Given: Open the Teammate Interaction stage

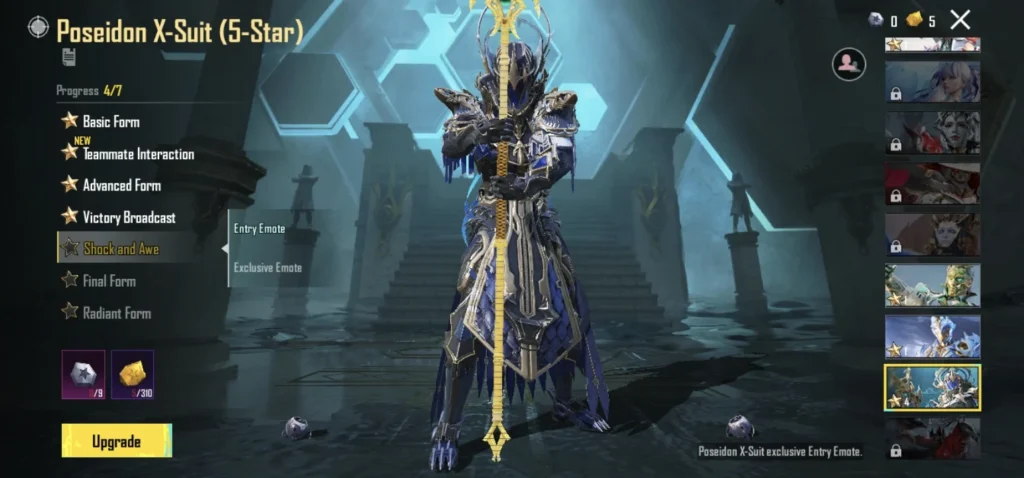Looking at the screenshot, I should click(137, 154).
